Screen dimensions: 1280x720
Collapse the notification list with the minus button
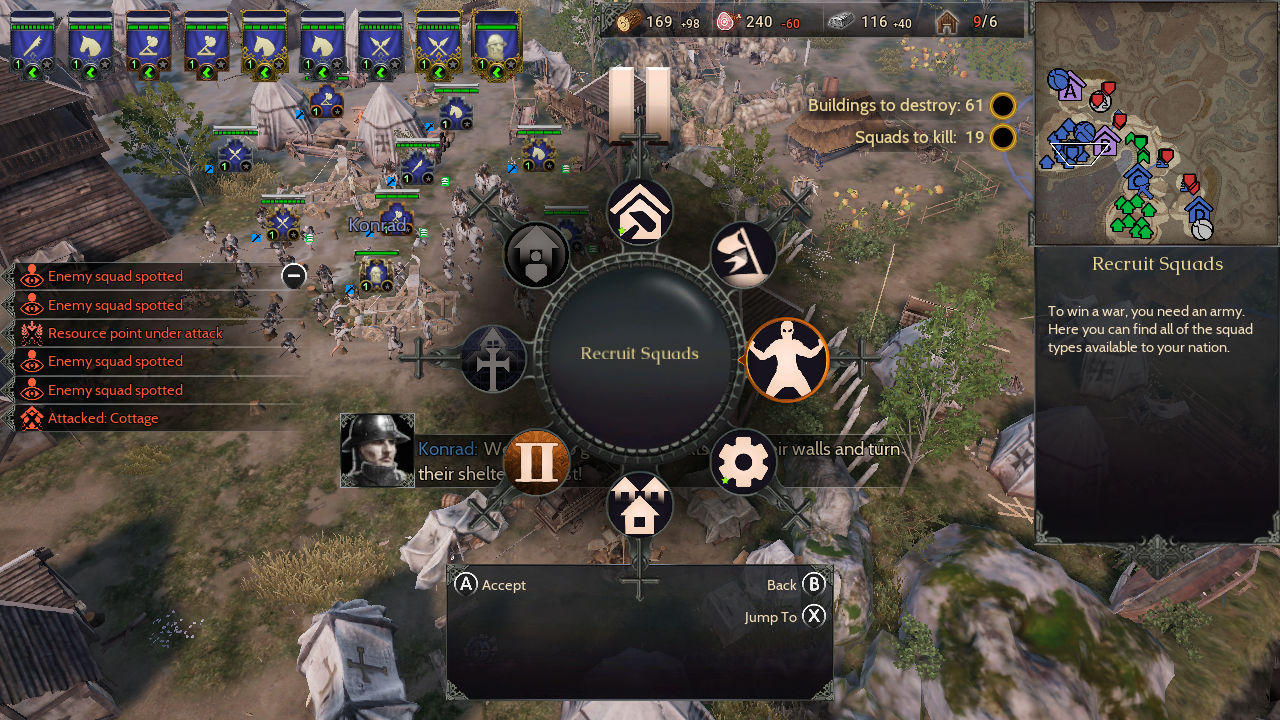pos(292,276)
